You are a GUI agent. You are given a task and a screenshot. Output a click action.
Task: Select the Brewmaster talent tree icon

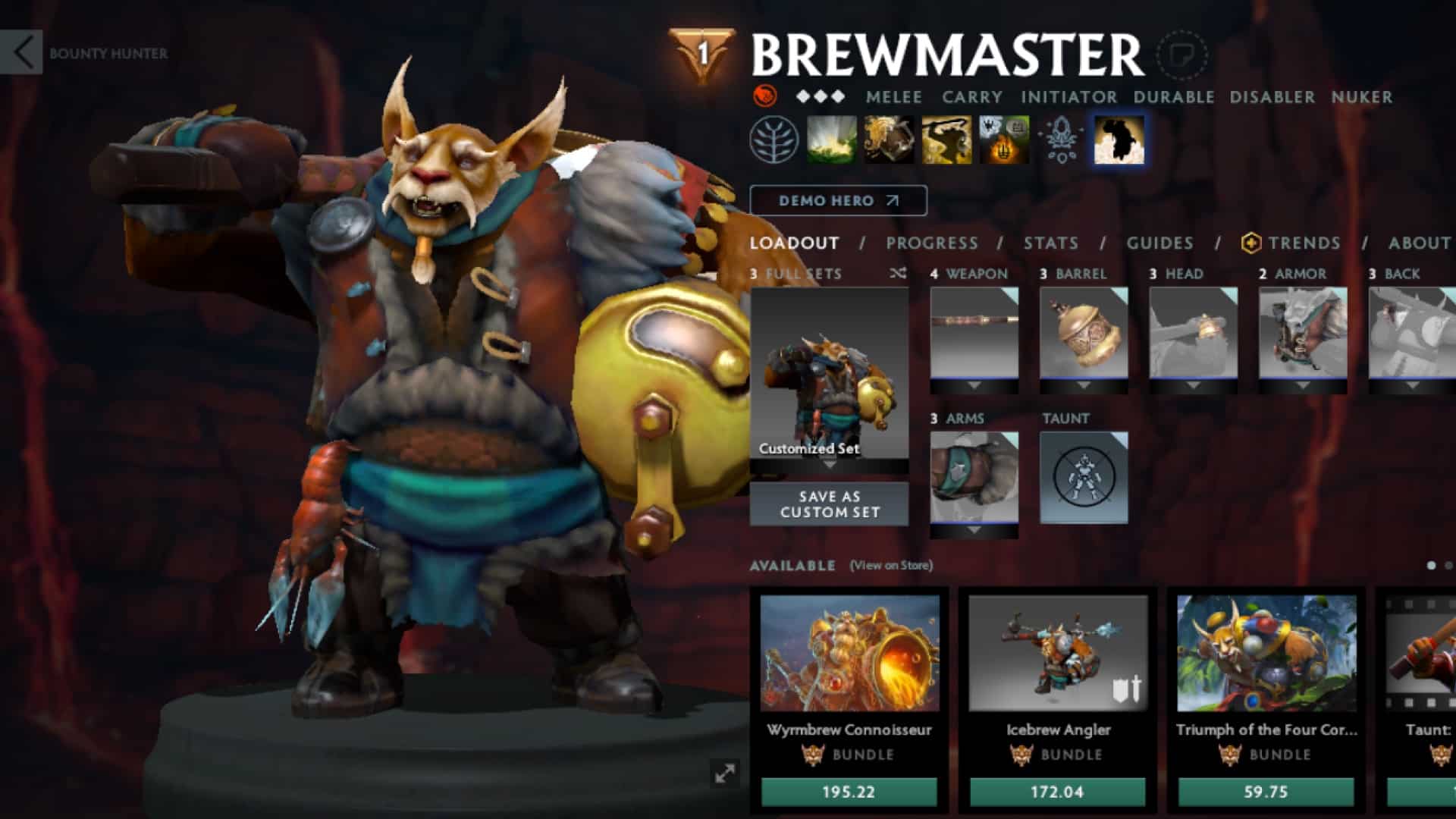point(775,139)
